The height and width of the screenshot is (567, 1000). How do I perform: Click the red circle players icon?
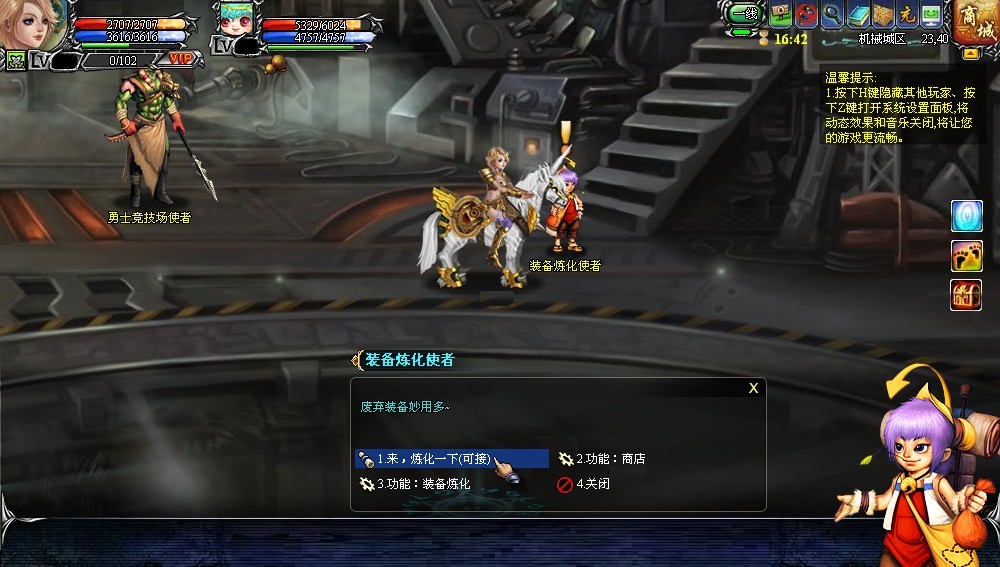tap(807, 15)
